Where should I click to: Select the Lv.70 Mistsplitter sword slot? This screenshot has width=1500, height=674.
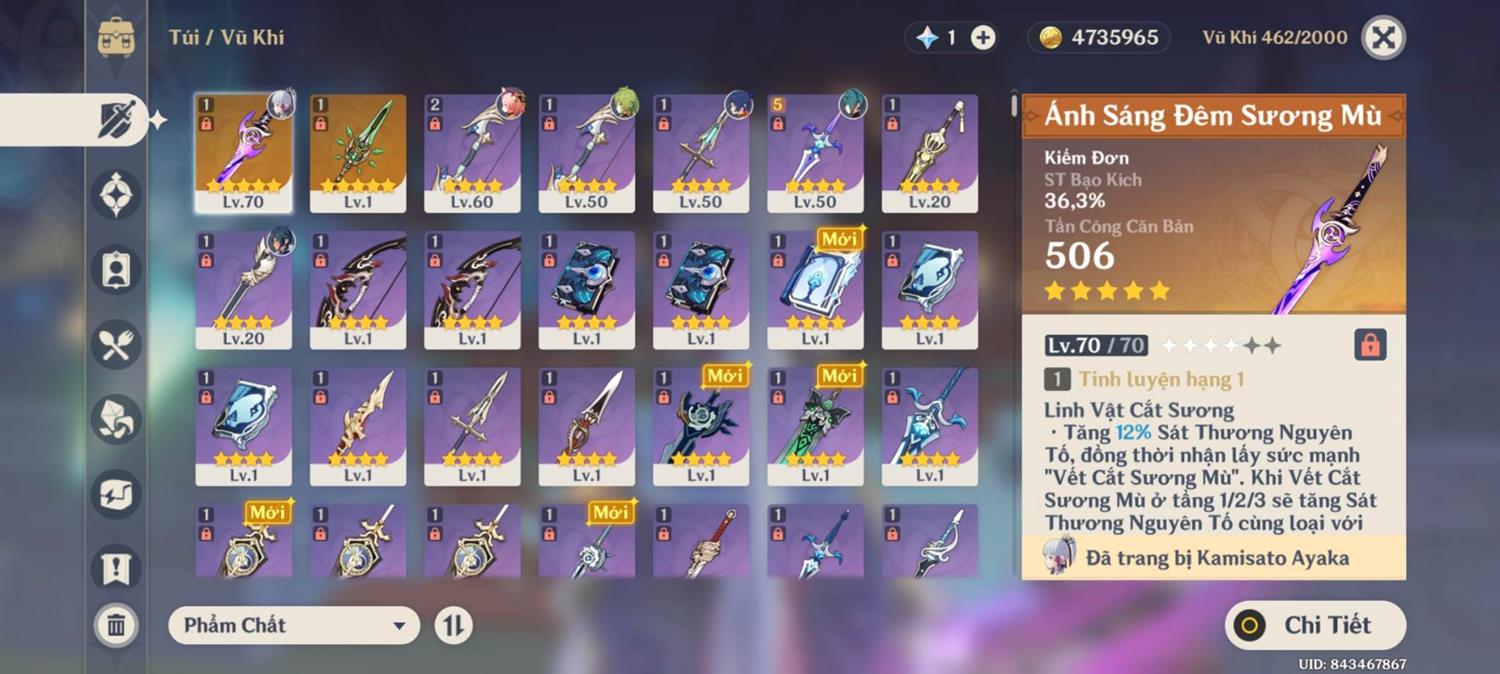(x=243, y=153)
